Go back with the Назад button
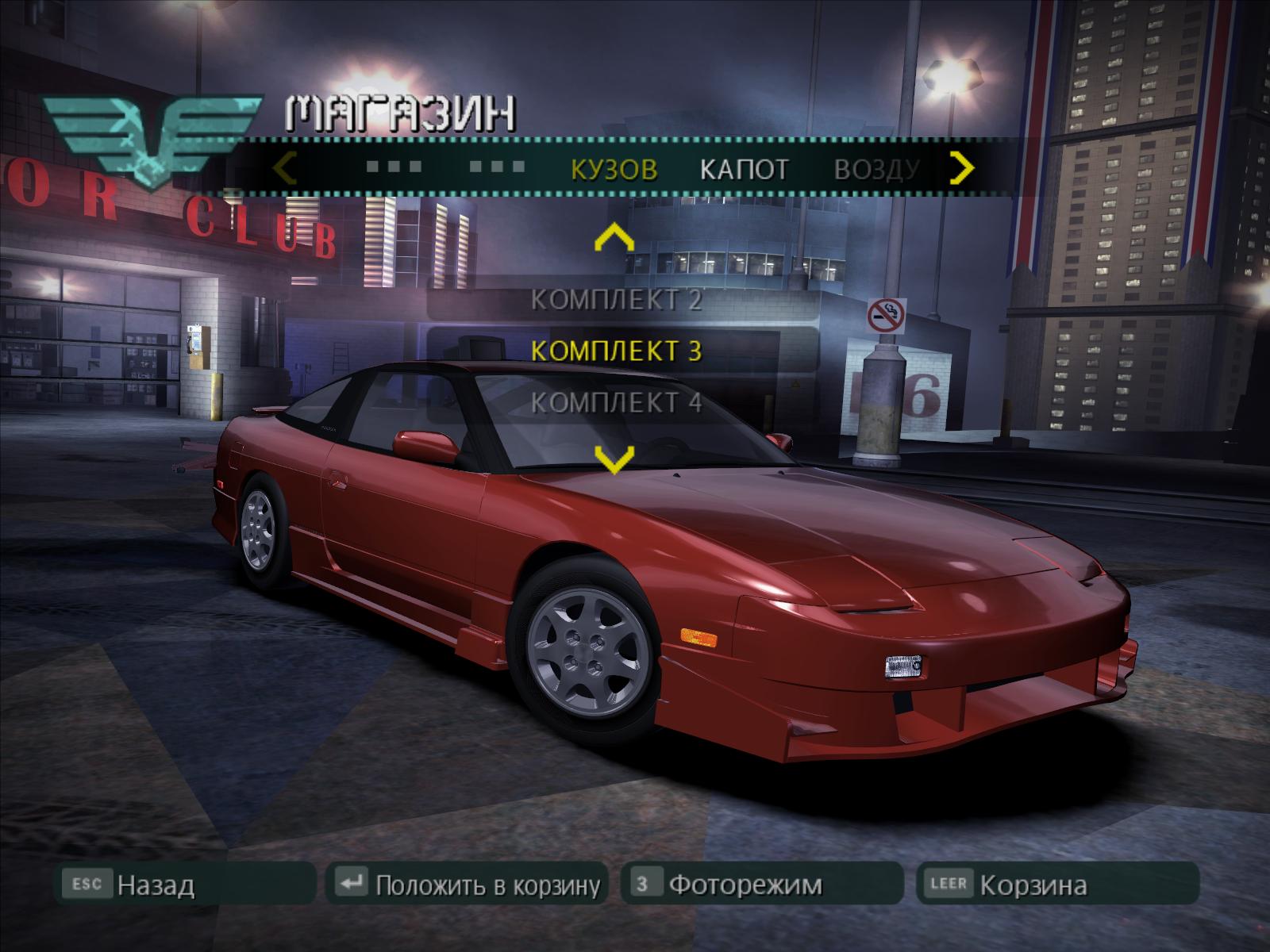Screen dimensions: 1270x952 tap(155, 884)
